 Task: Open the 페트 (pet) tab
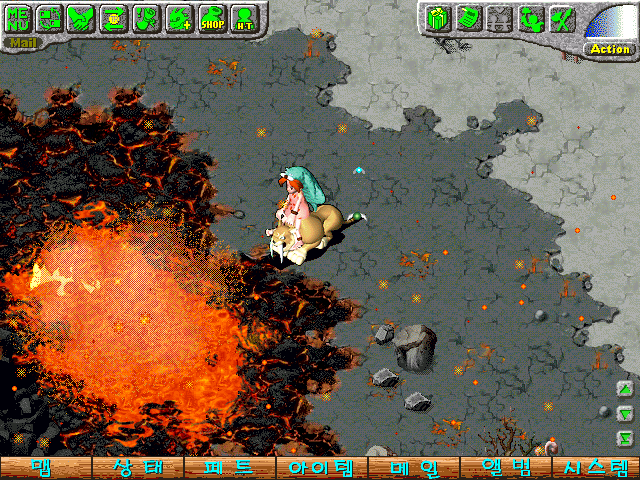click(x=228, y=468)
